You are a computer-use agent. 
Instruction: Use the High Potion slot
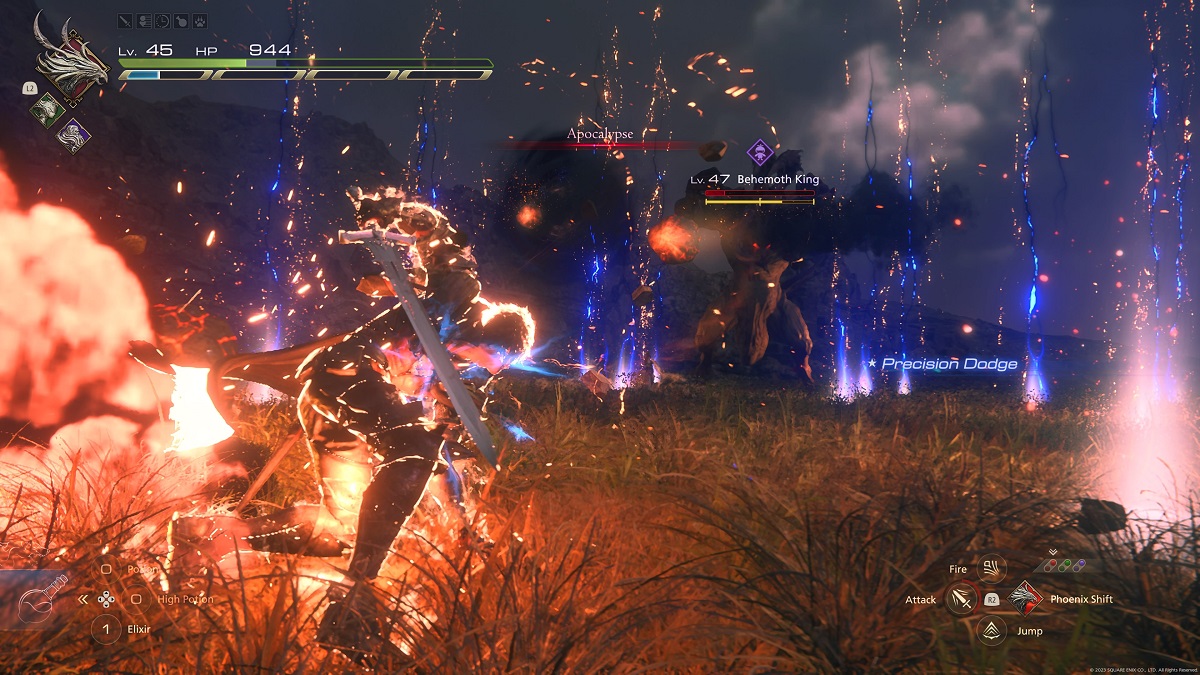click(x=137, y=600)
